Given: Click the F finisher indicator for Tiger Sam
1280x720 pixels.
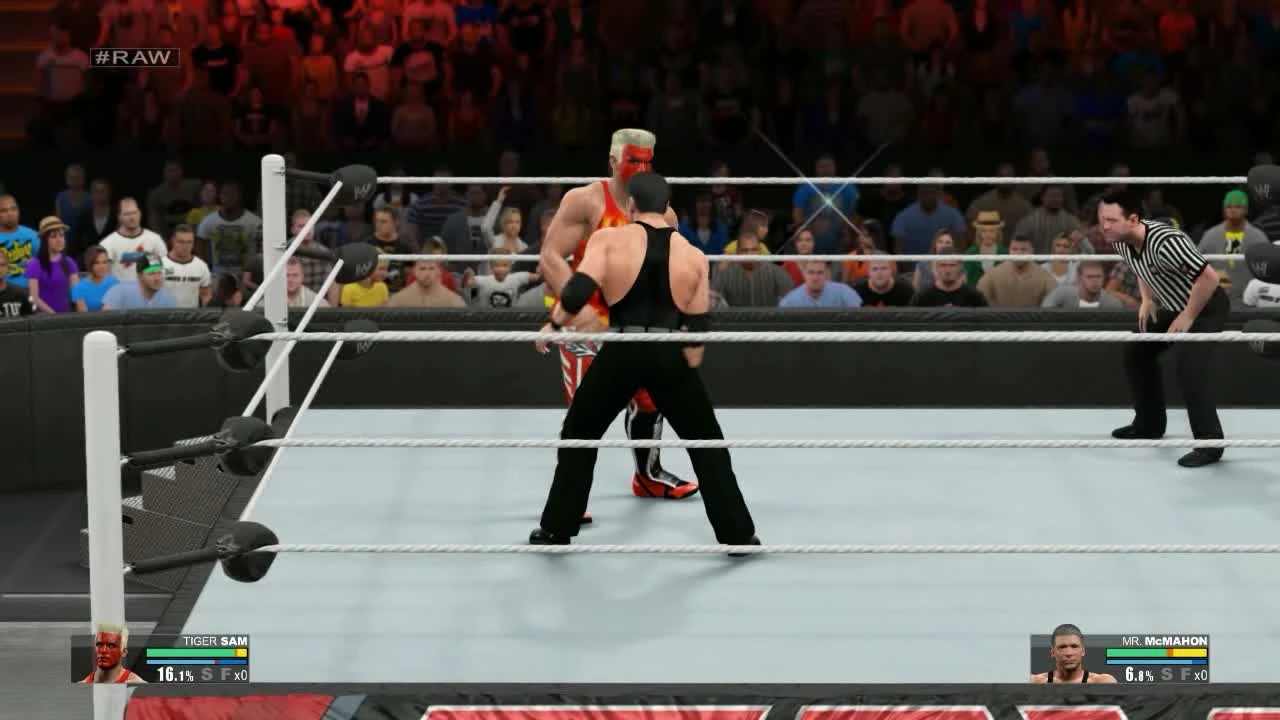Looking at the screenshot, I should [227, 674].
